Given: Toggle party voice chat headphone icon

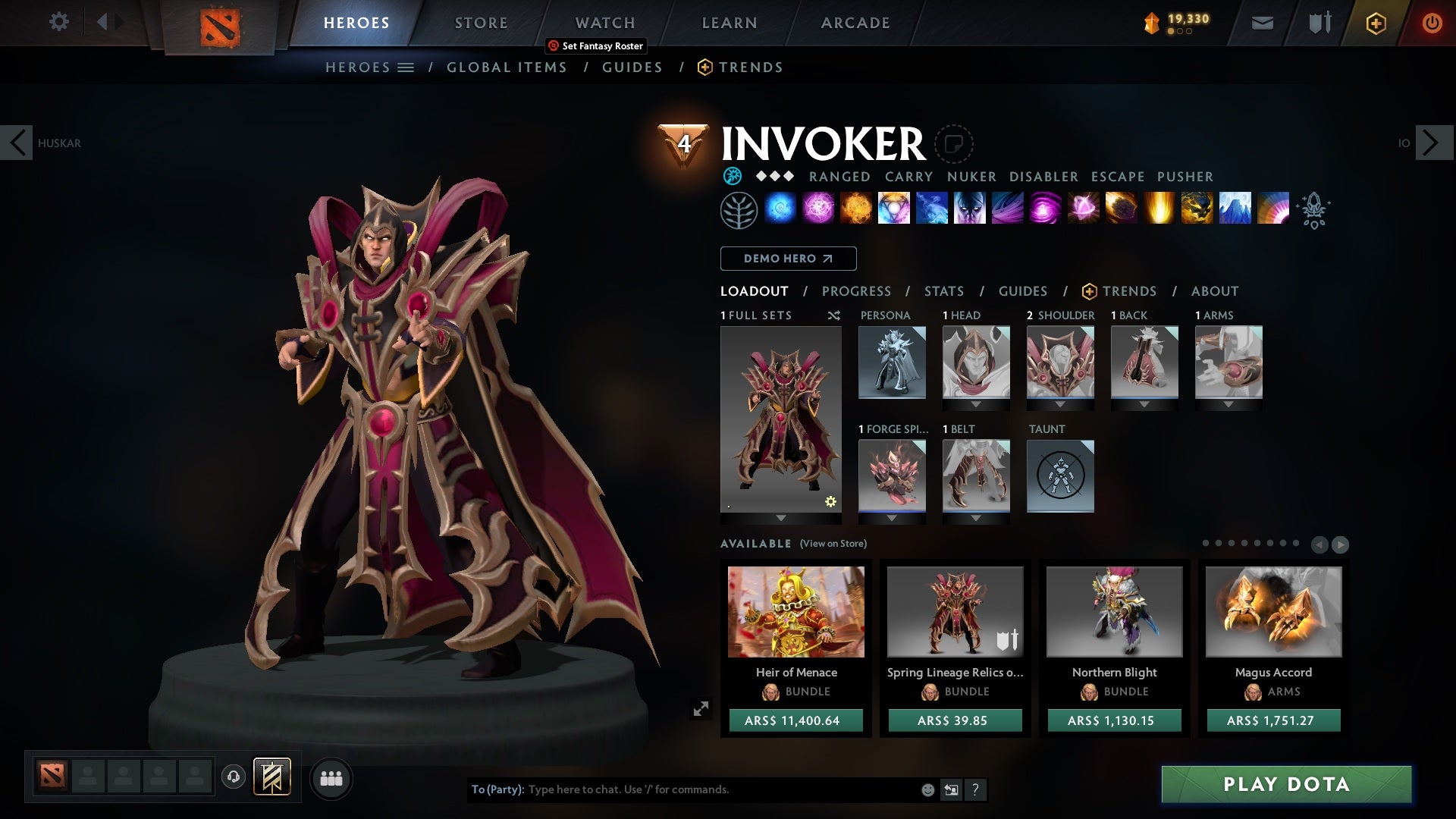Looking at the screenshot, I should point(234,778).
